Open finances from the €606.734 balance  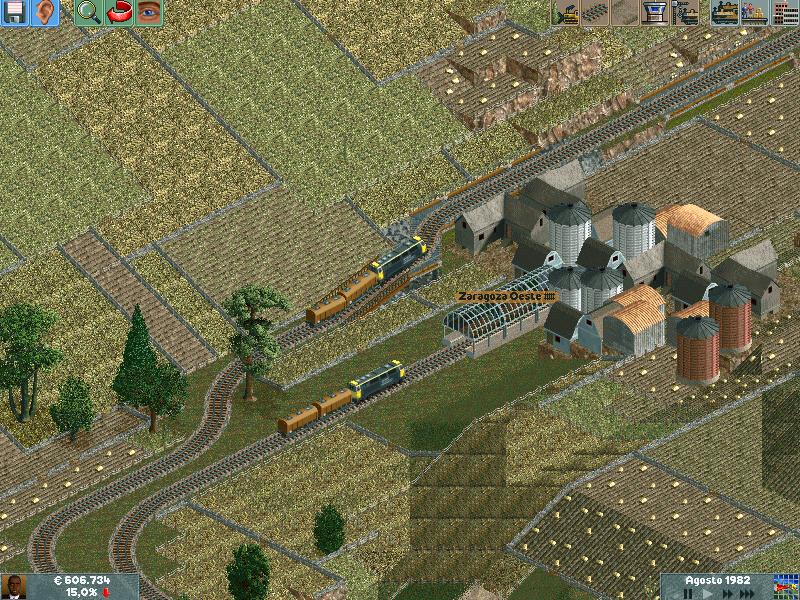tap(84, 580)
